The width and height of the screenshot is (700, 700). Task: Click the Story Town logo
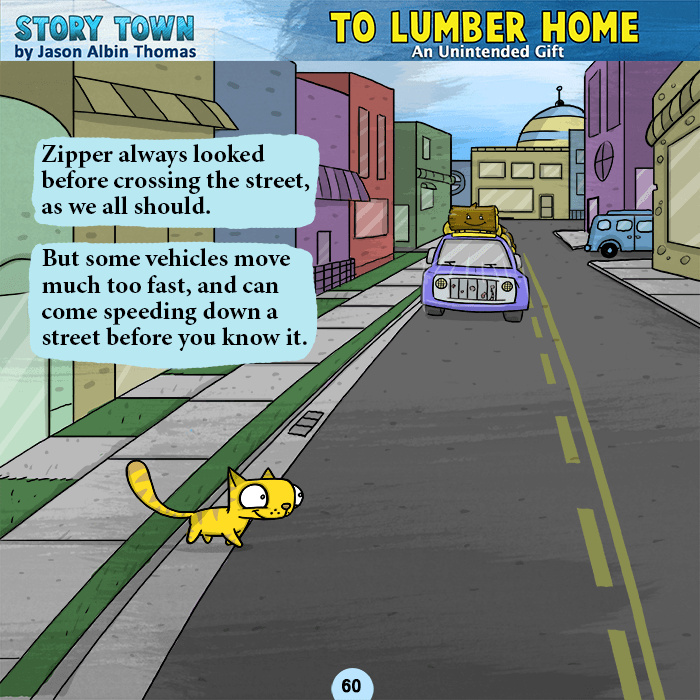click(x=105, y=27)
